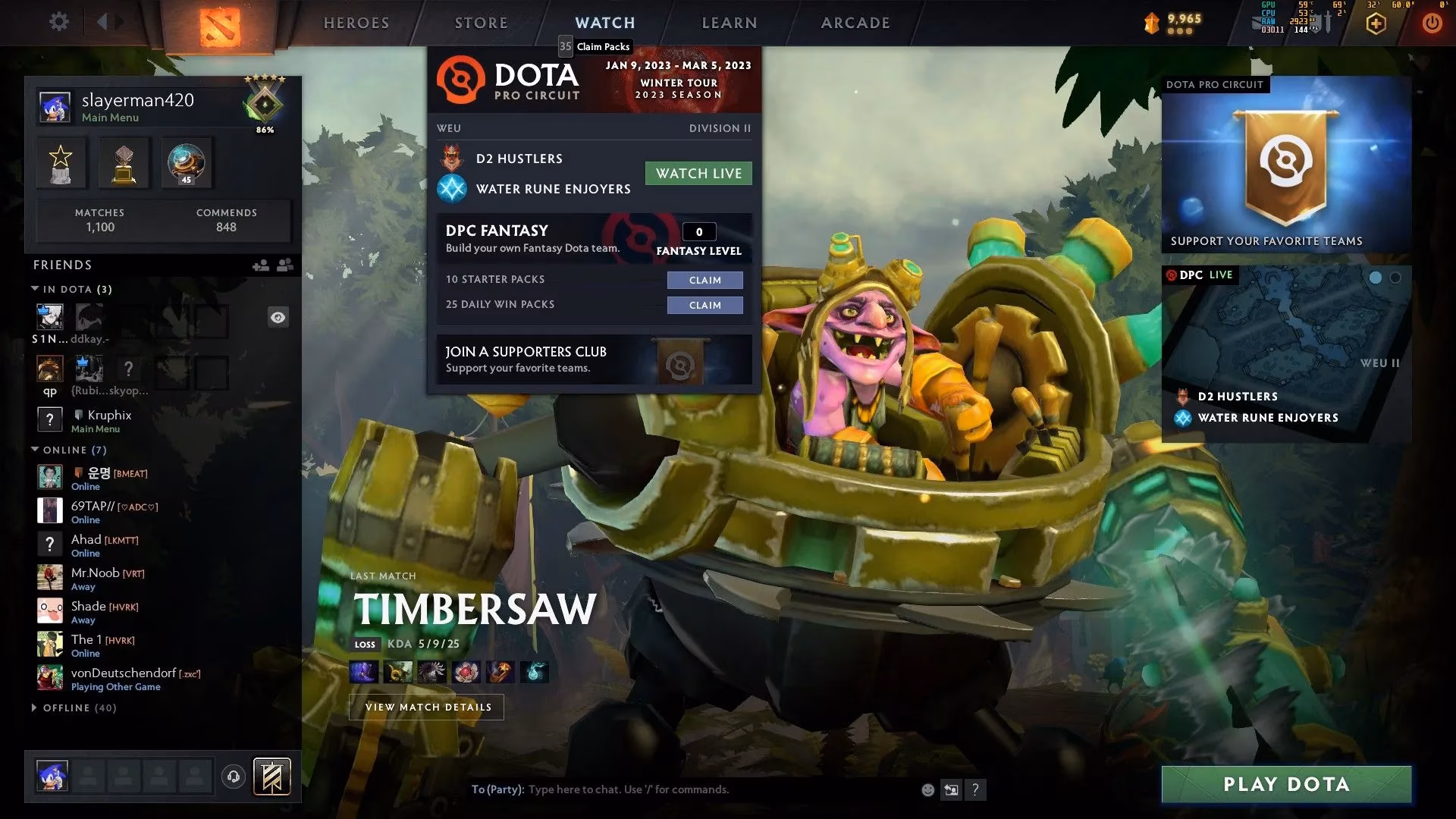Claim the 10 Starter Packs reward
1456x819 pixels.
tap(704, 280)
